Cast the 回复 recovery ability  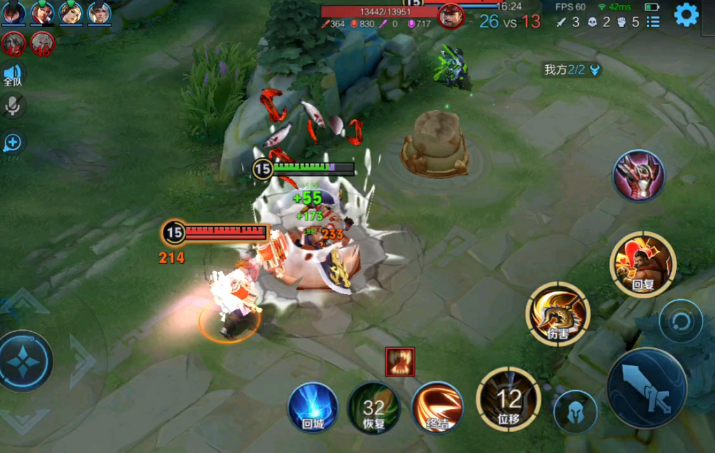tap(643, 262)
